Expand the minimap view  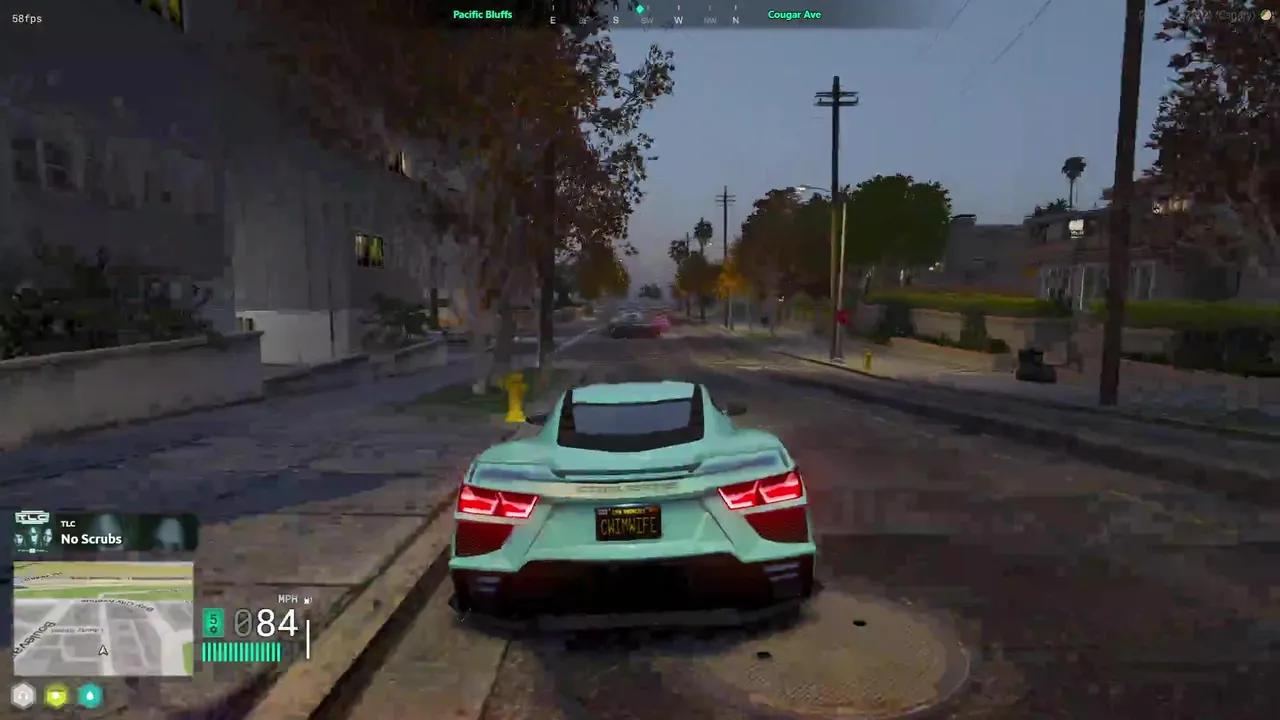pos(102,620)
